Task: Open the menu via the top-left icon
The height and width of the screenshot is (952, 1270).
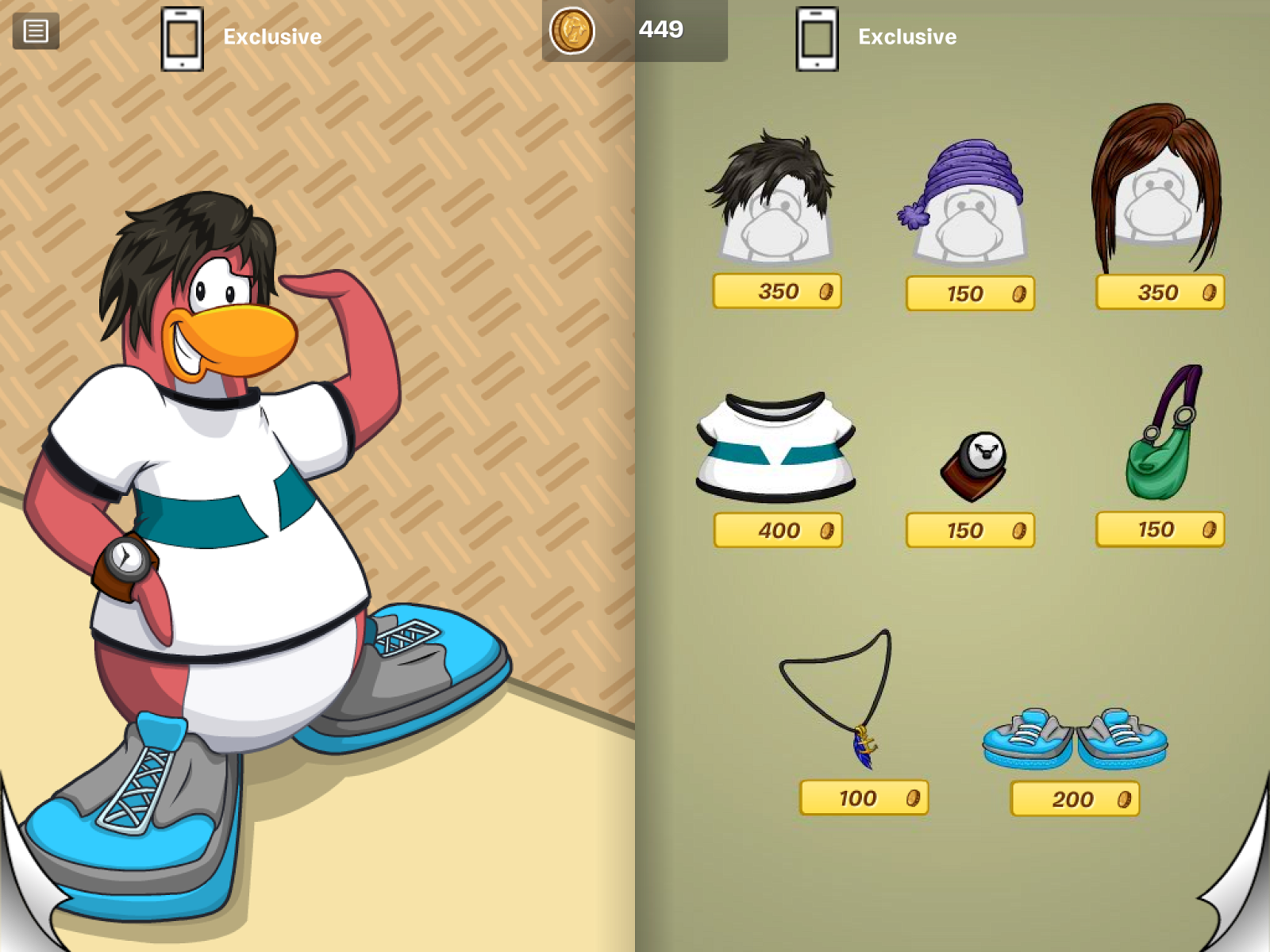Action: coord(35,32)
